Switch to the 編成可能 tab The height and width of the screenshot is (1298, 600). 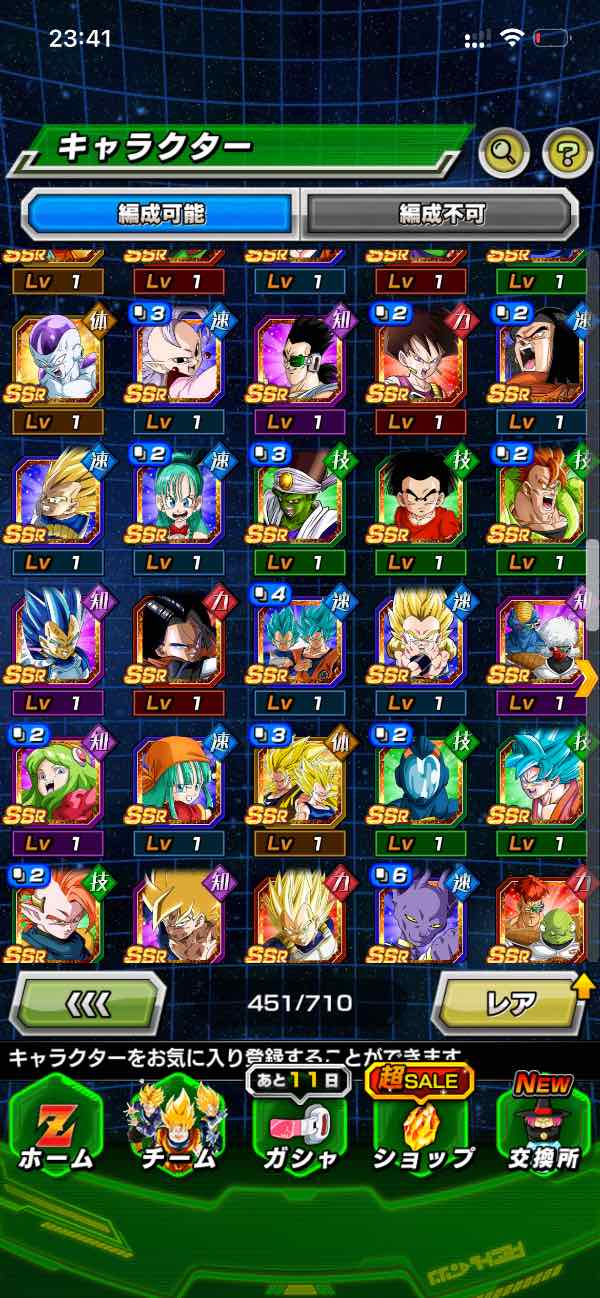[x=161, y=213]
